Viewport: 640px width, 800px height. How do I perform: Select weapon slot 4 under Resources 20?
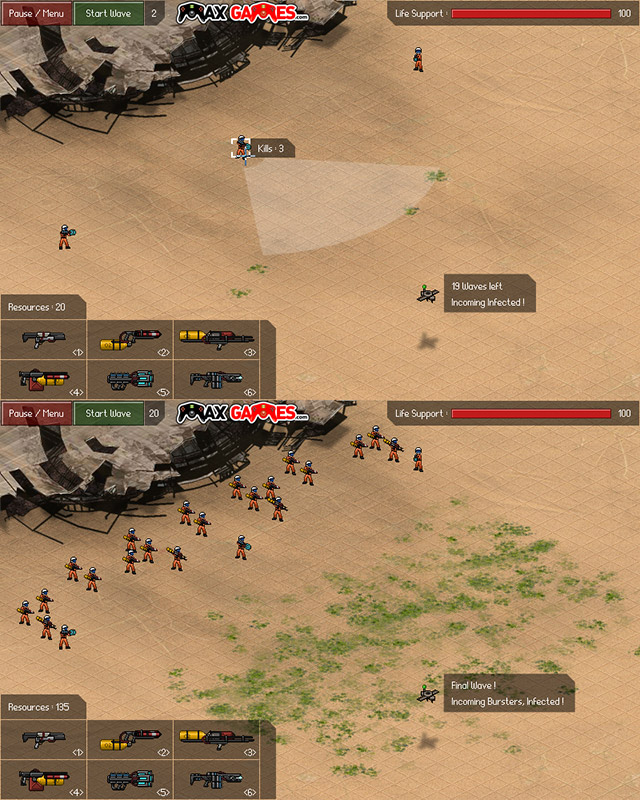click(43, 379)
